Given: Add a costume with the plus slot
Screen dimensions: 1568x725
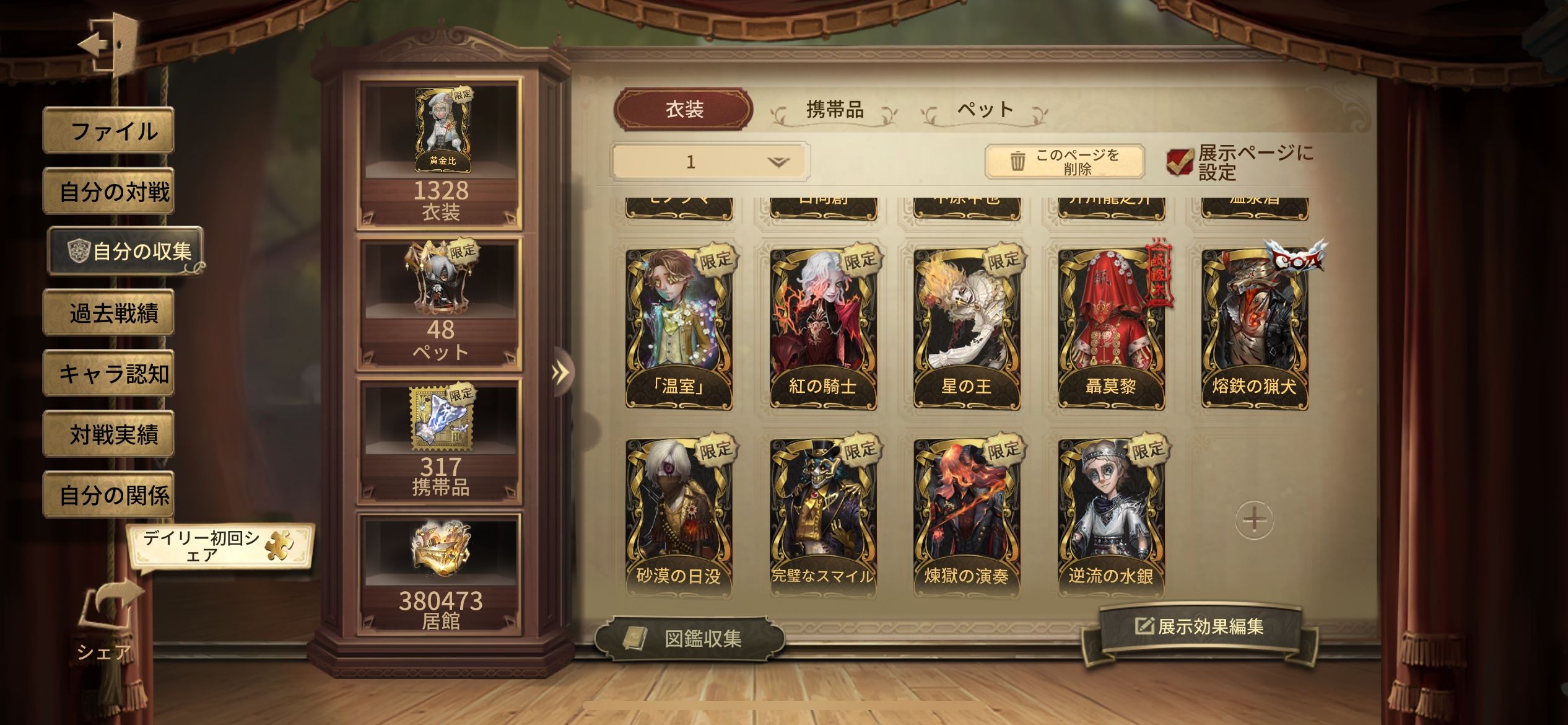Looking at the screenshot, I should (x=1254, y=519).
